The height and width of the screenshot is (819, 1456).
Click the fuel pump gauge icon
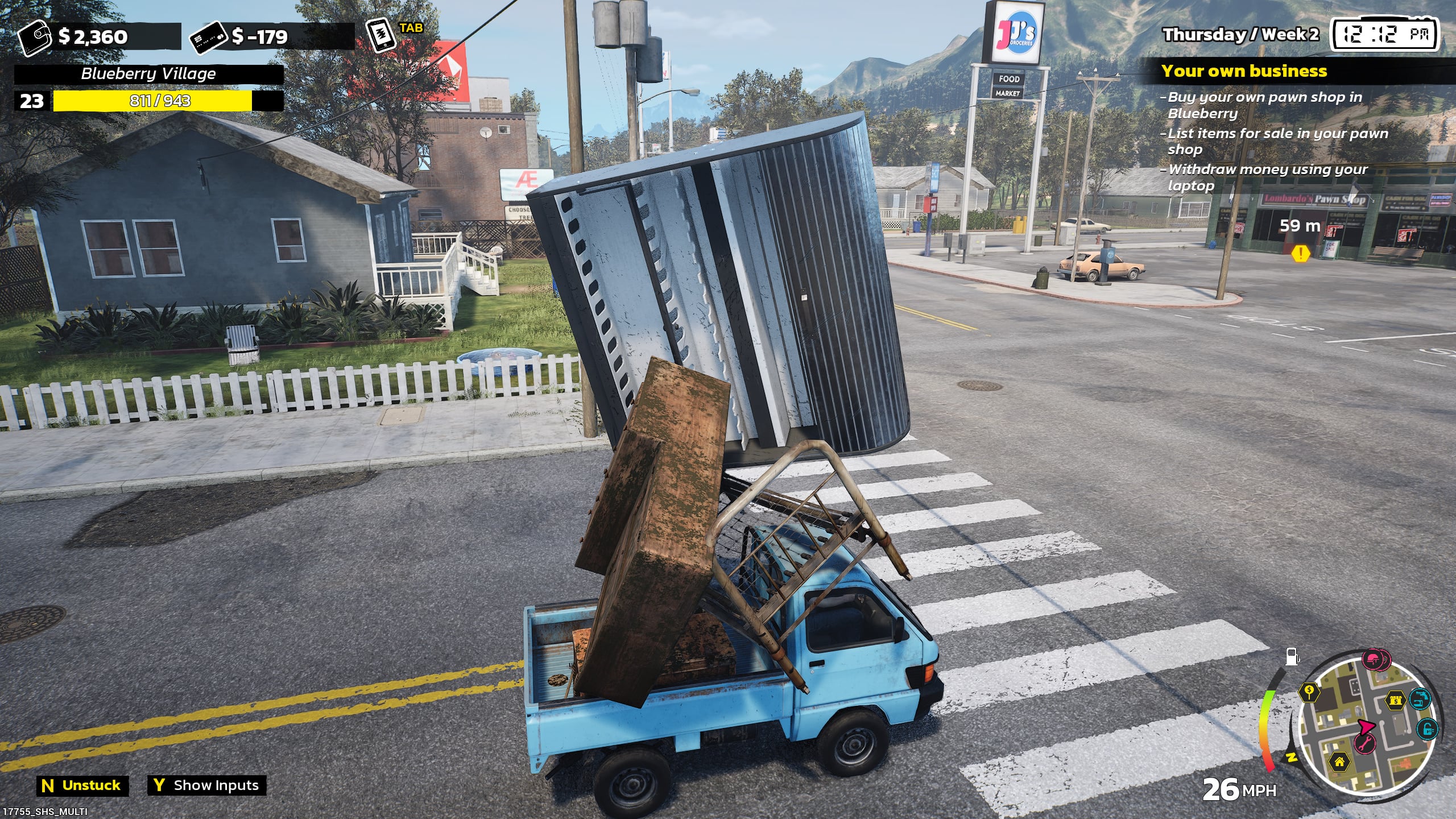pyautogui.click(x=1293, y=657)
